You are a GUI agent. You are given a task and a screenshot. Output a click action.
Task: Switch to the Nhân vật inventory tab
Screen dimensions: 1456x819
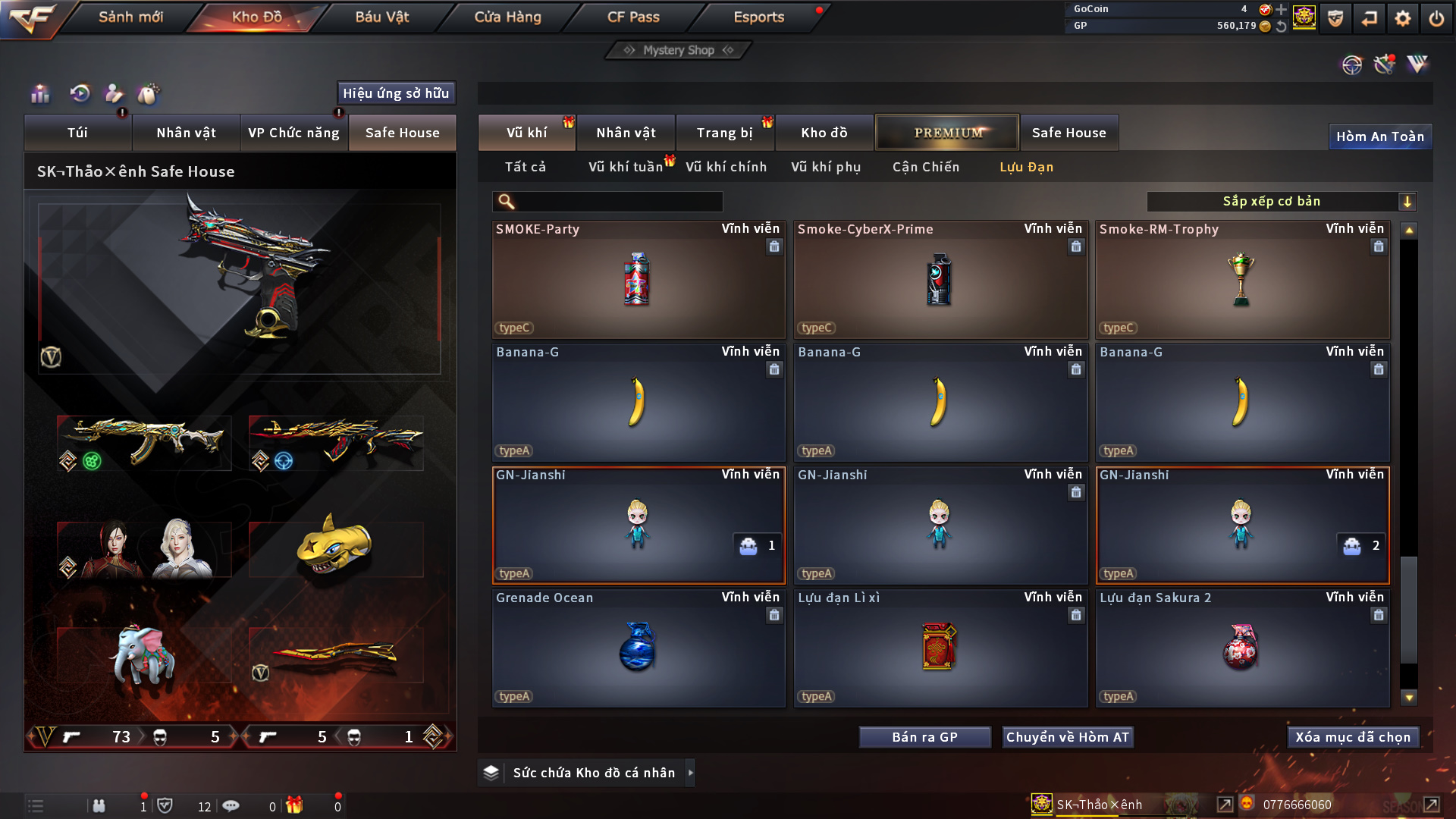(x=626, y=133)
